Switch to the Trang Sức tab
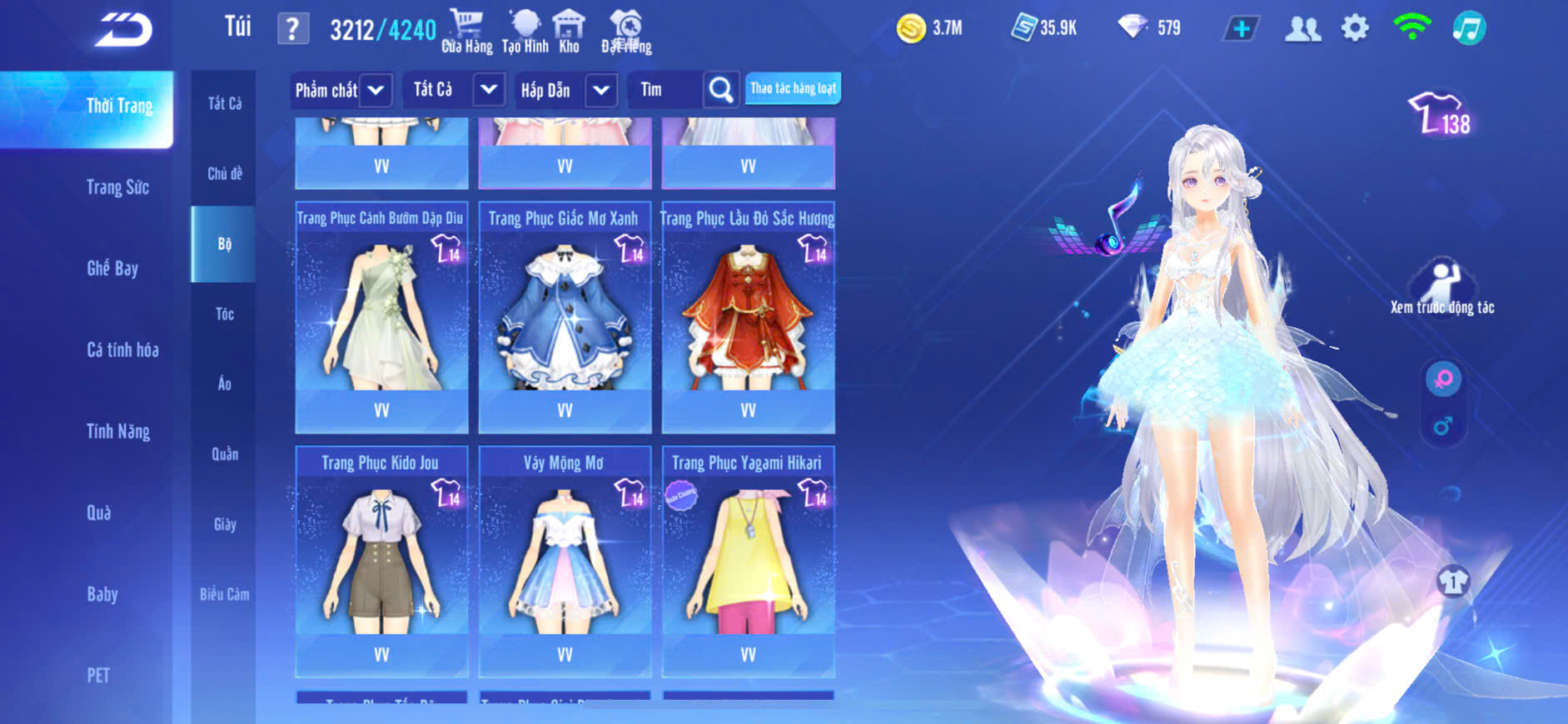 pos(117,187)
